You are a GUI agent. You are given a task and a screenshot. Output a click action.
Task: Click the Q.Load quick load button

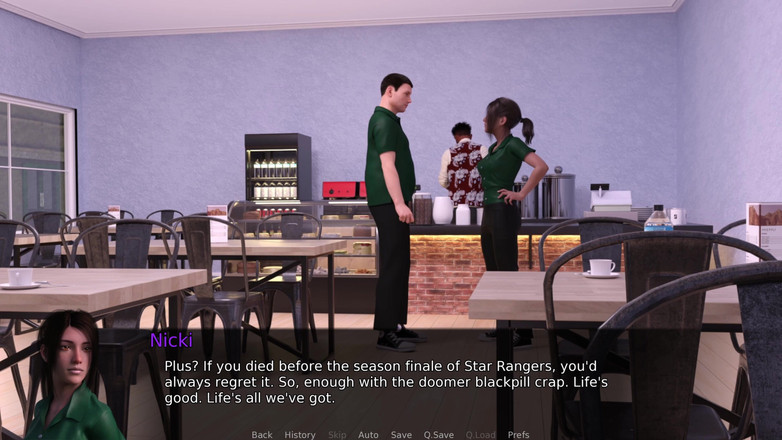[480, 435]
